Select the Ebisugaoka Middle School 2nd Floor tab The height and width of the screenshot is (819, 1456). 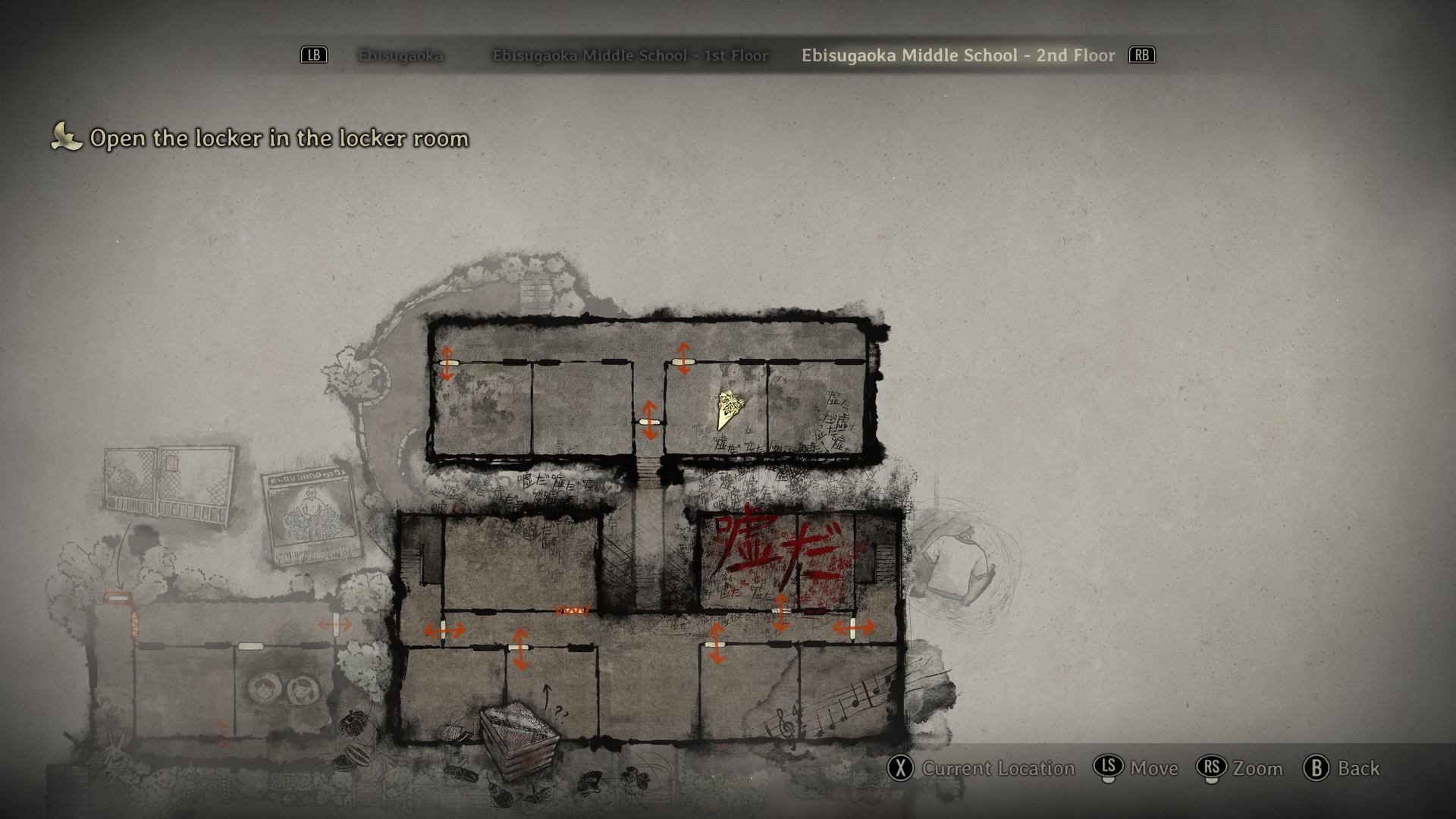pos(958,55)
